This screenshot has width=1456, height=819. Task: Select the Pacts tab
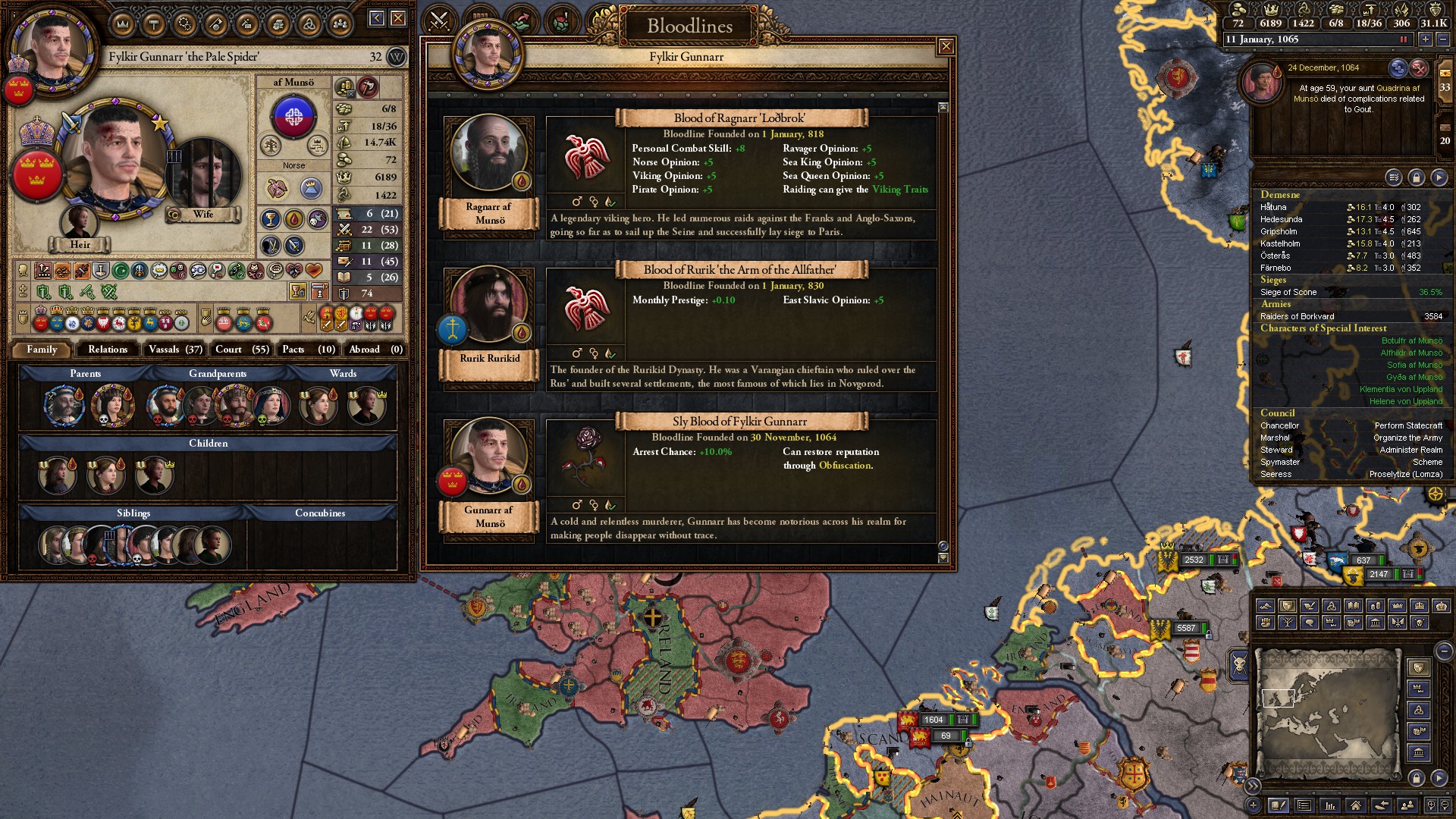pyautogui.click(x=307, y=349)
